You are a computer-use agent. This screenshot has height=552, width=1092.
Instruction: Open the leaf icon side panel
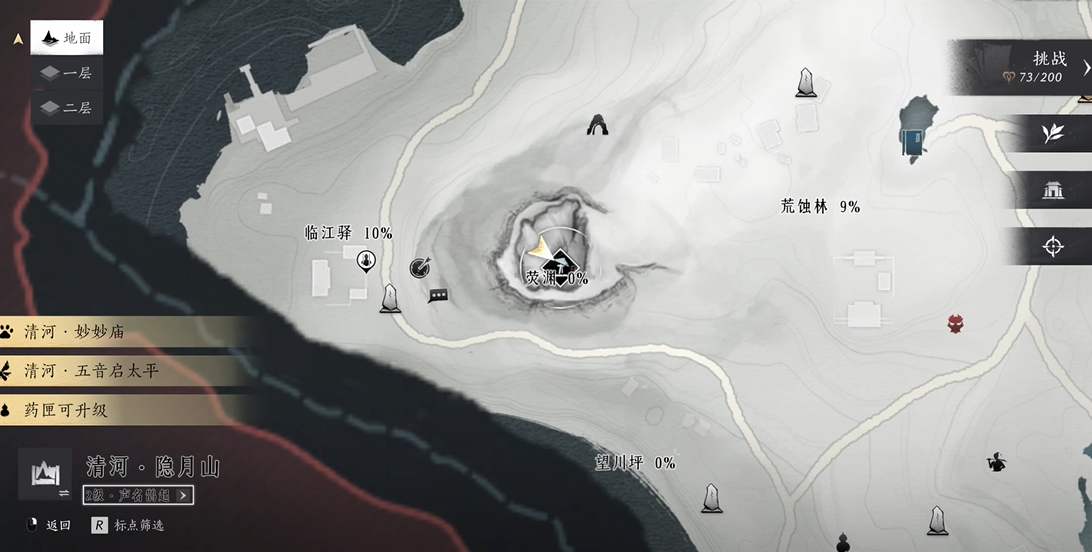click(x=1052, y=134)
